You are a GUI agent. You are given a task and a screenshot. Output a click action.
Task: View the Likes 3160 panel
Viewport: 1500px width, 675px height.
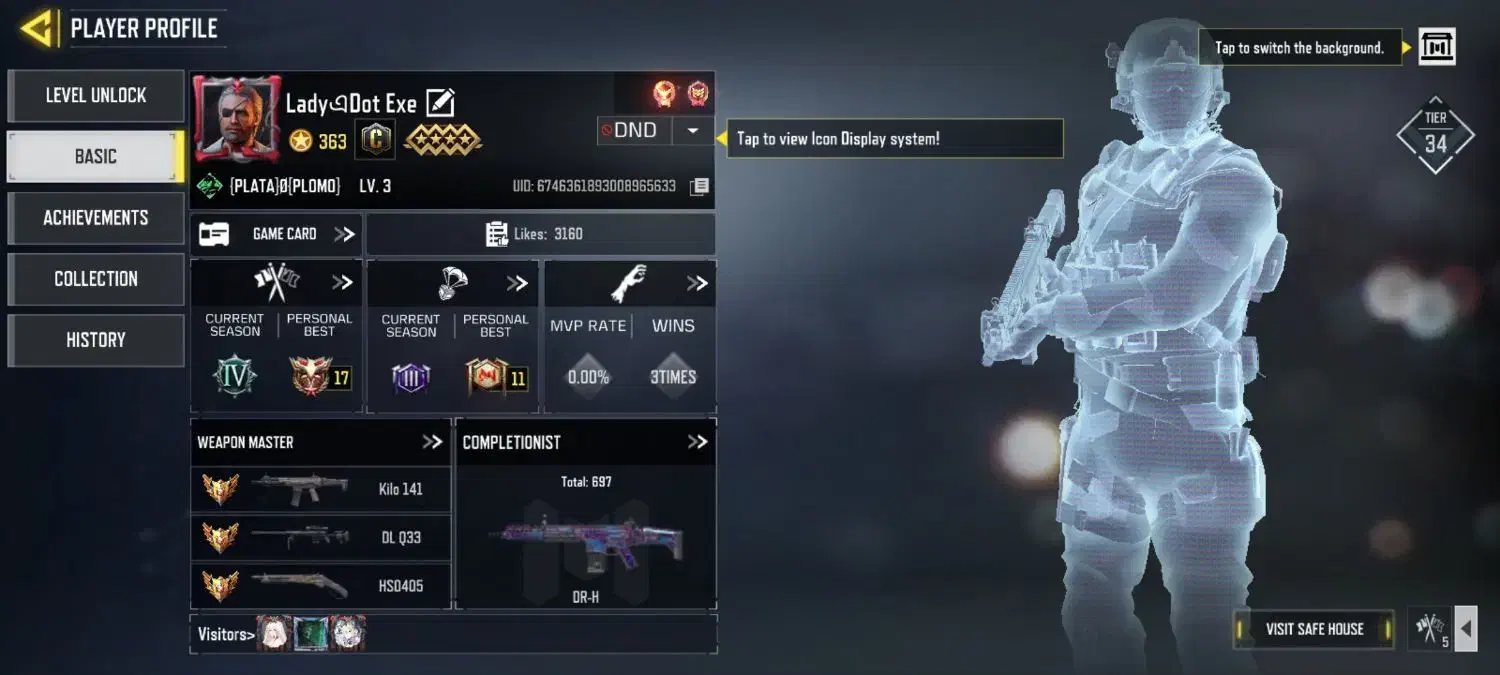[540, 234]
